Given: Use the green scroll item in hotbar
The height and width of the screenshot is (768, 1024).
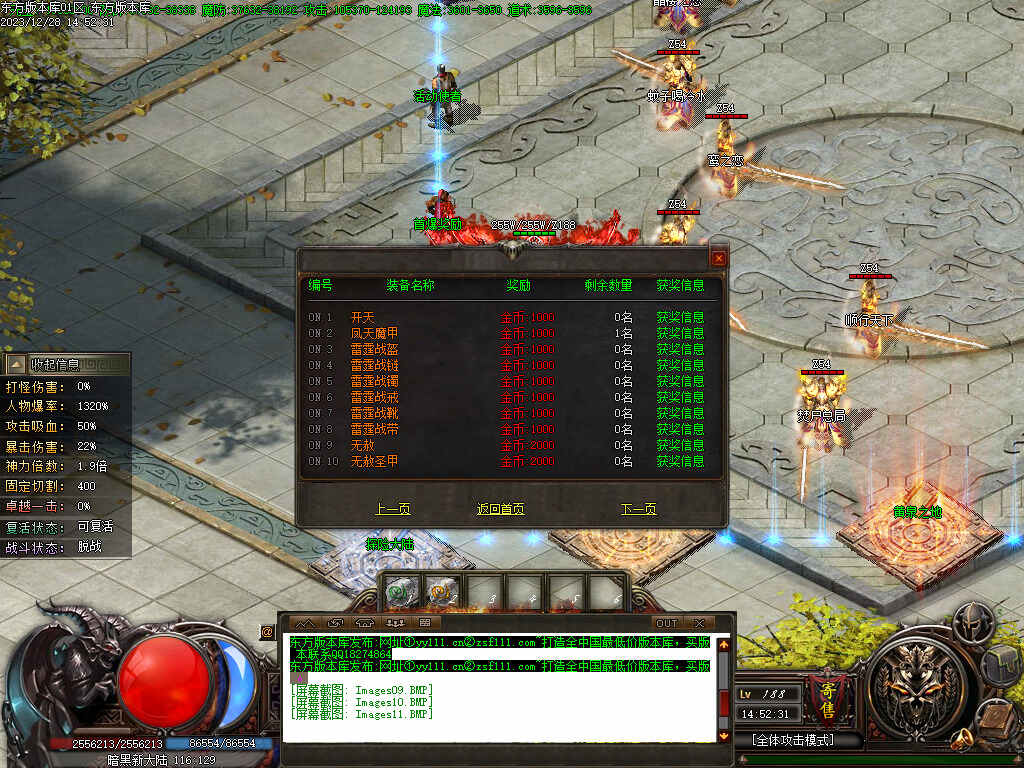Looking at the screenshot, I should click(x=401, y=592).
